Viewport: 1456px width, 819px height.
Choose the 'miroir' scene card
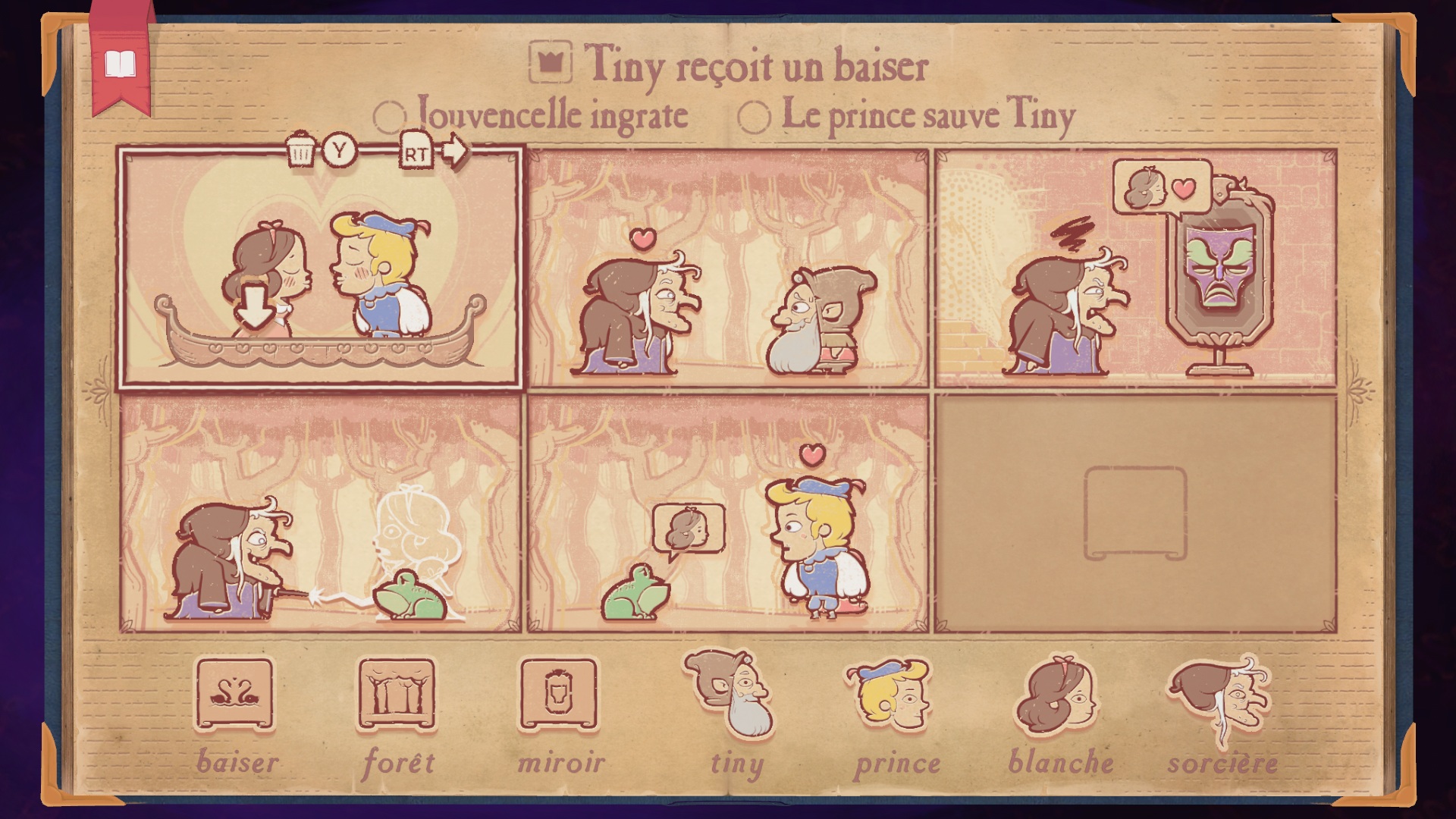click(x=559, y=694)
